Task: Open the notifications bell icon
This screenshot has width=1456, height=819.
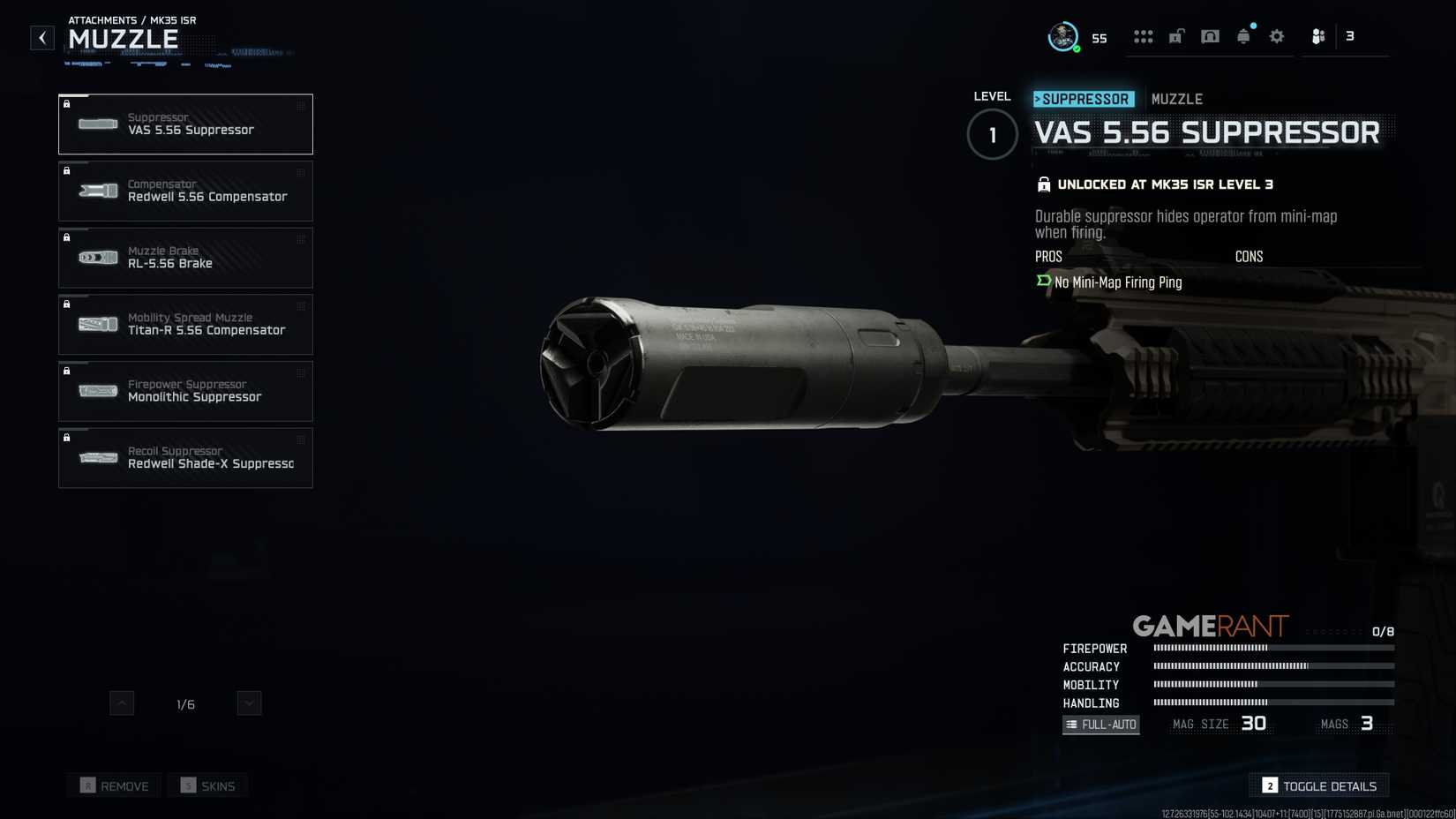Action: tap(1243, 35)
